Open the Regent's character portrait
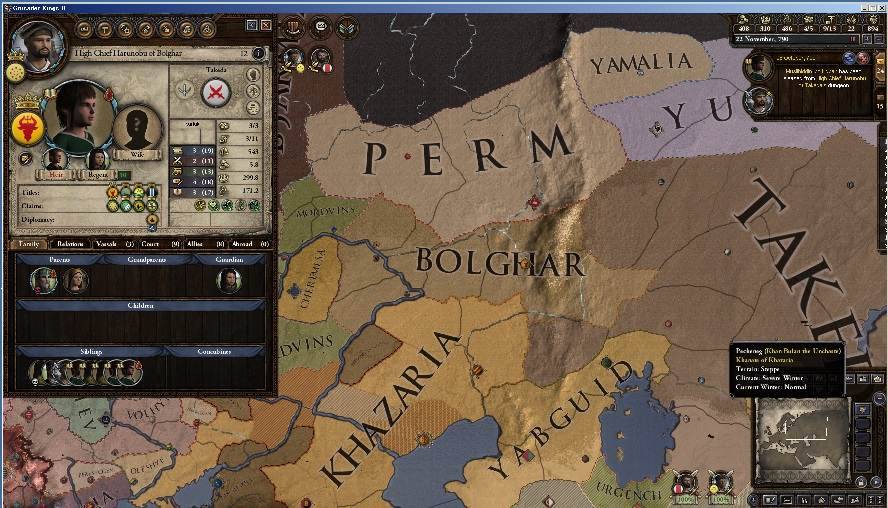This screenshot has width=888, height=508. [x=99, y=160]
